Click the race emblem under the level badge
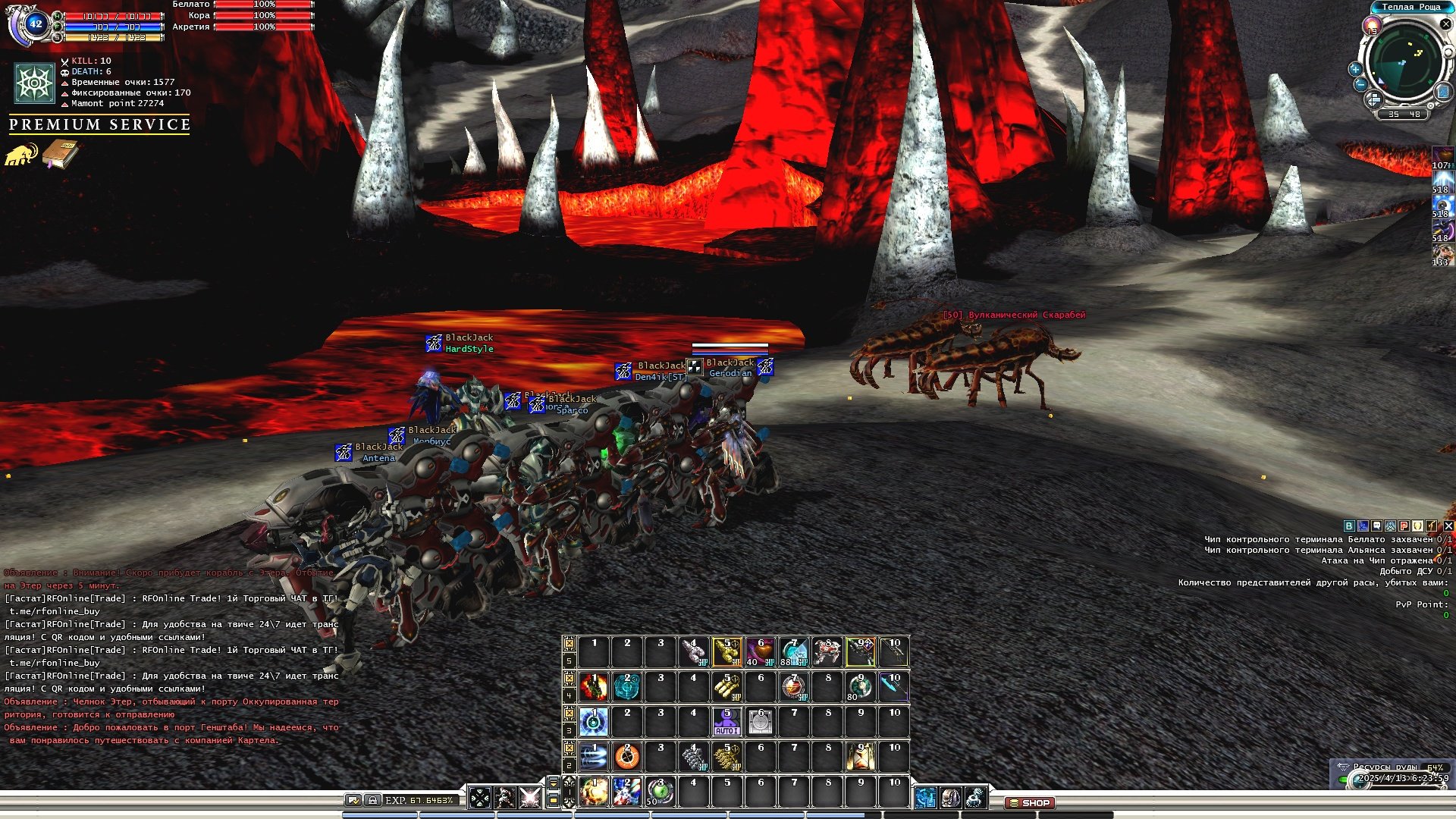The height and width of the screenshot is (819, 1456). 34,83
